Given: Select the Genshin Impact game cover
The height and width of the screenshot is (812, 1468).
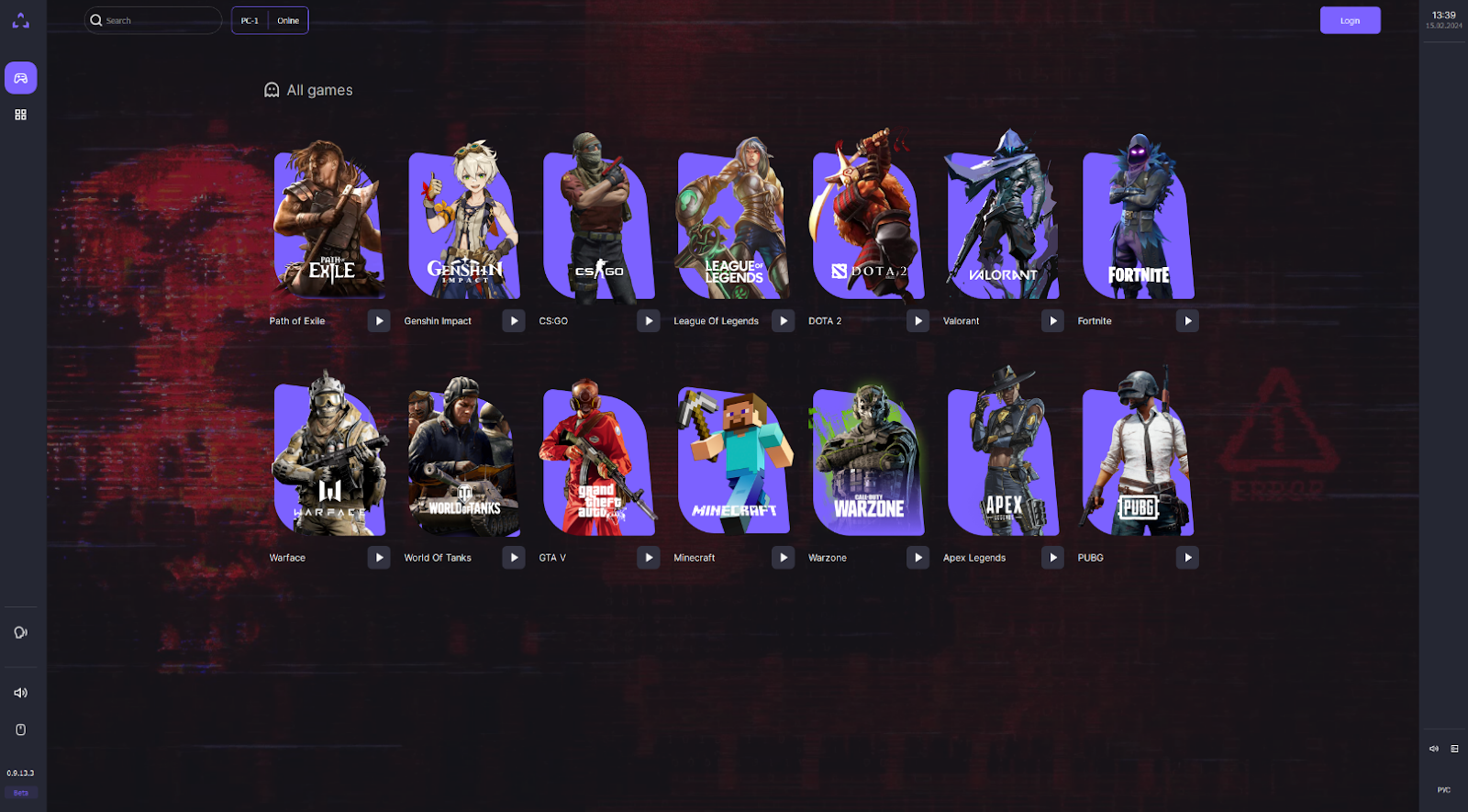Looking at the screenshot, I should tap(464, 225).
